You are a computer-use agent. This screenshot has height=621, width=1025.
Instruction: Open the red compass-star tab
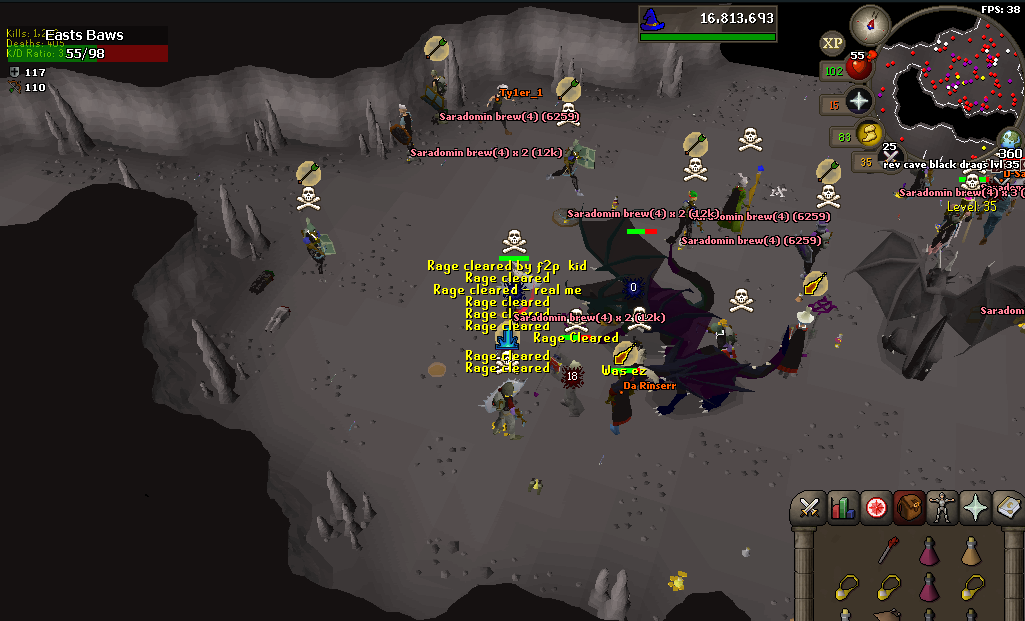876,509
